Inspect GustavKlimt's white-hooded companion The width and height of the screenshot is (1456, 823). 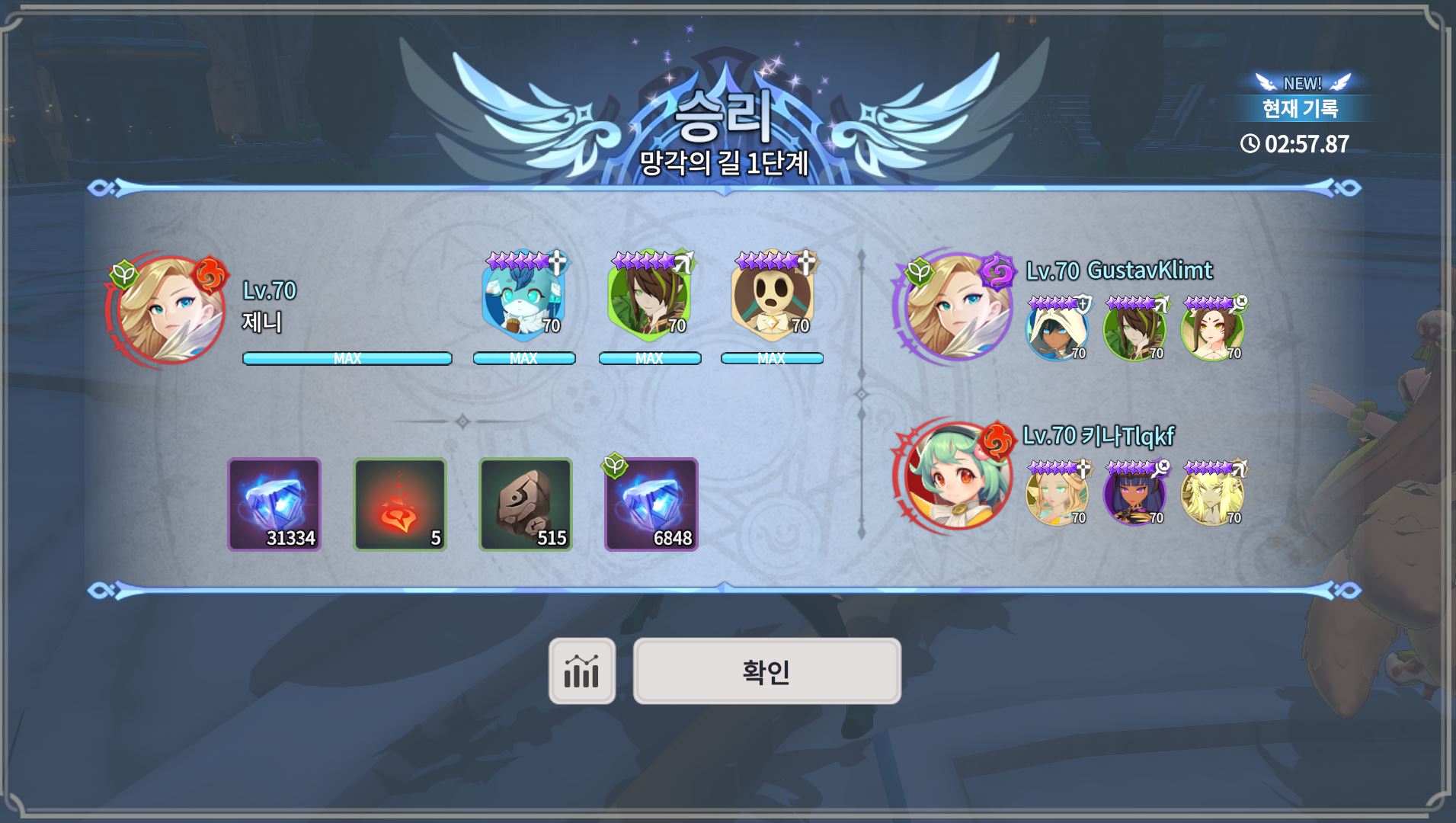pos(1057,329)
